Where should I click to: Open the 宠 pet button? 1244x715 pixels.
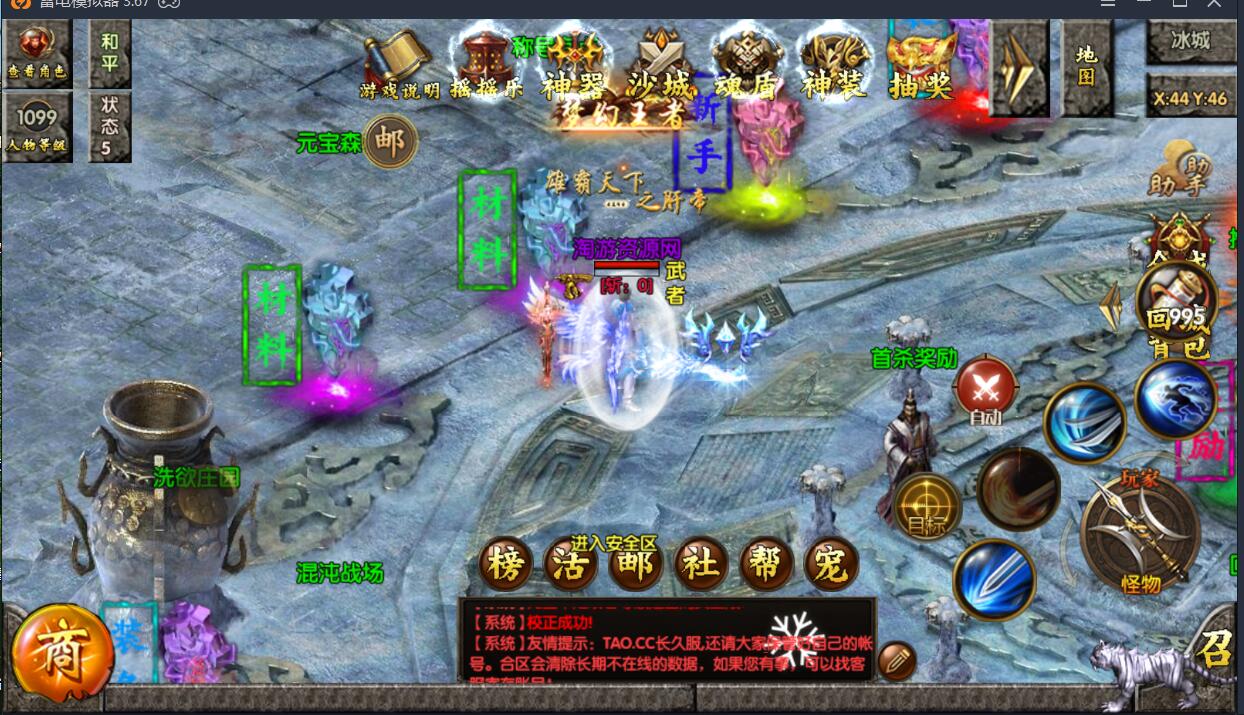(831, 565)
